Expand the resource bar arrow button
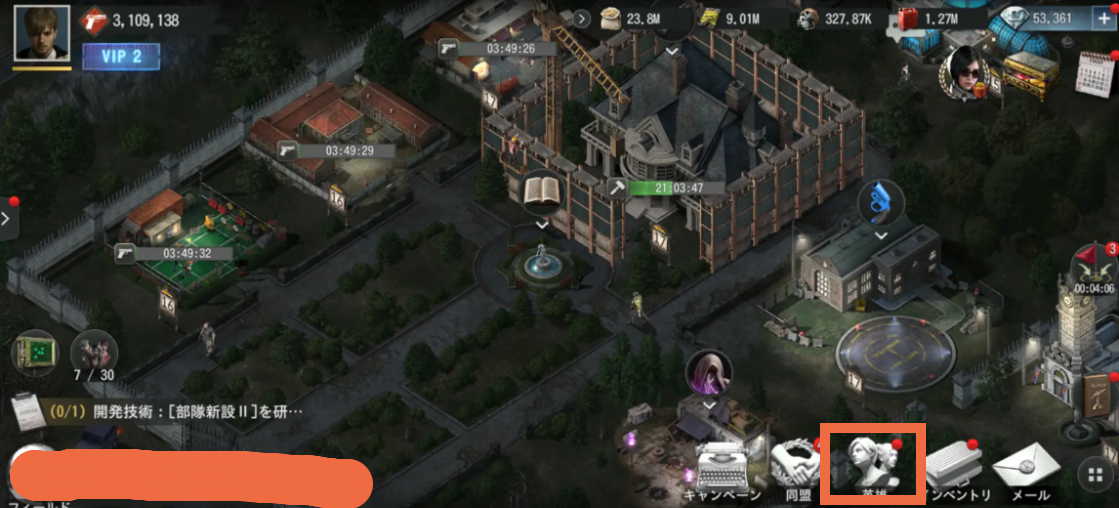This screenshot has width=1119, height=508. 582,18
